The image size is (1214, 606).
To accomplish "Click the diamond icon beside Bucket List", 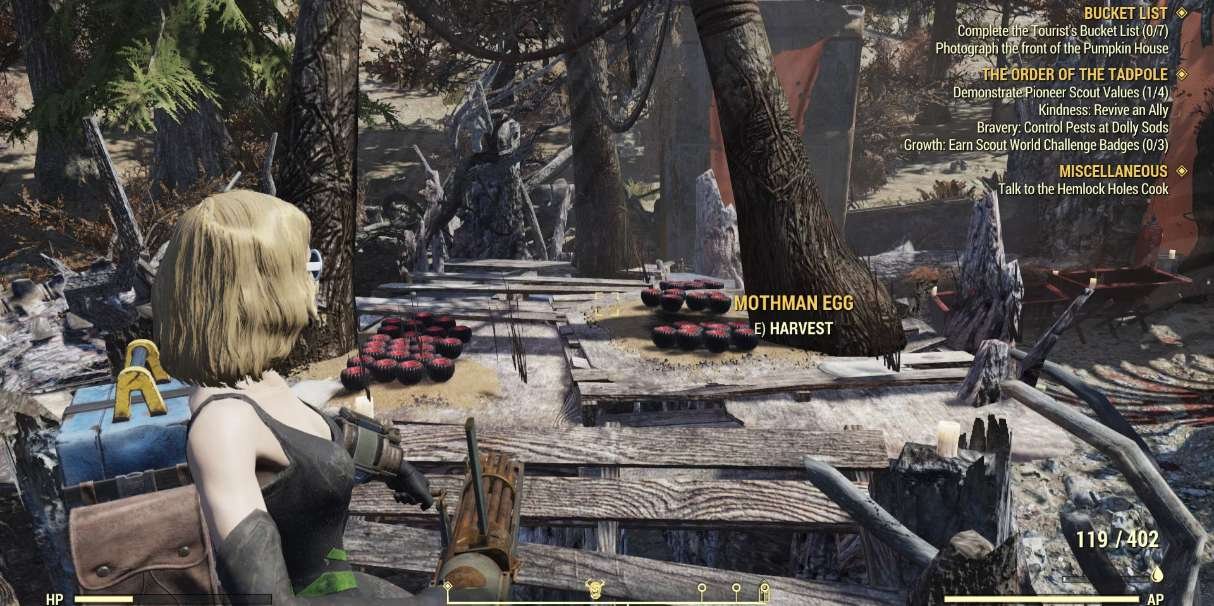I will pyautogui.click(x=1182, y=13).
